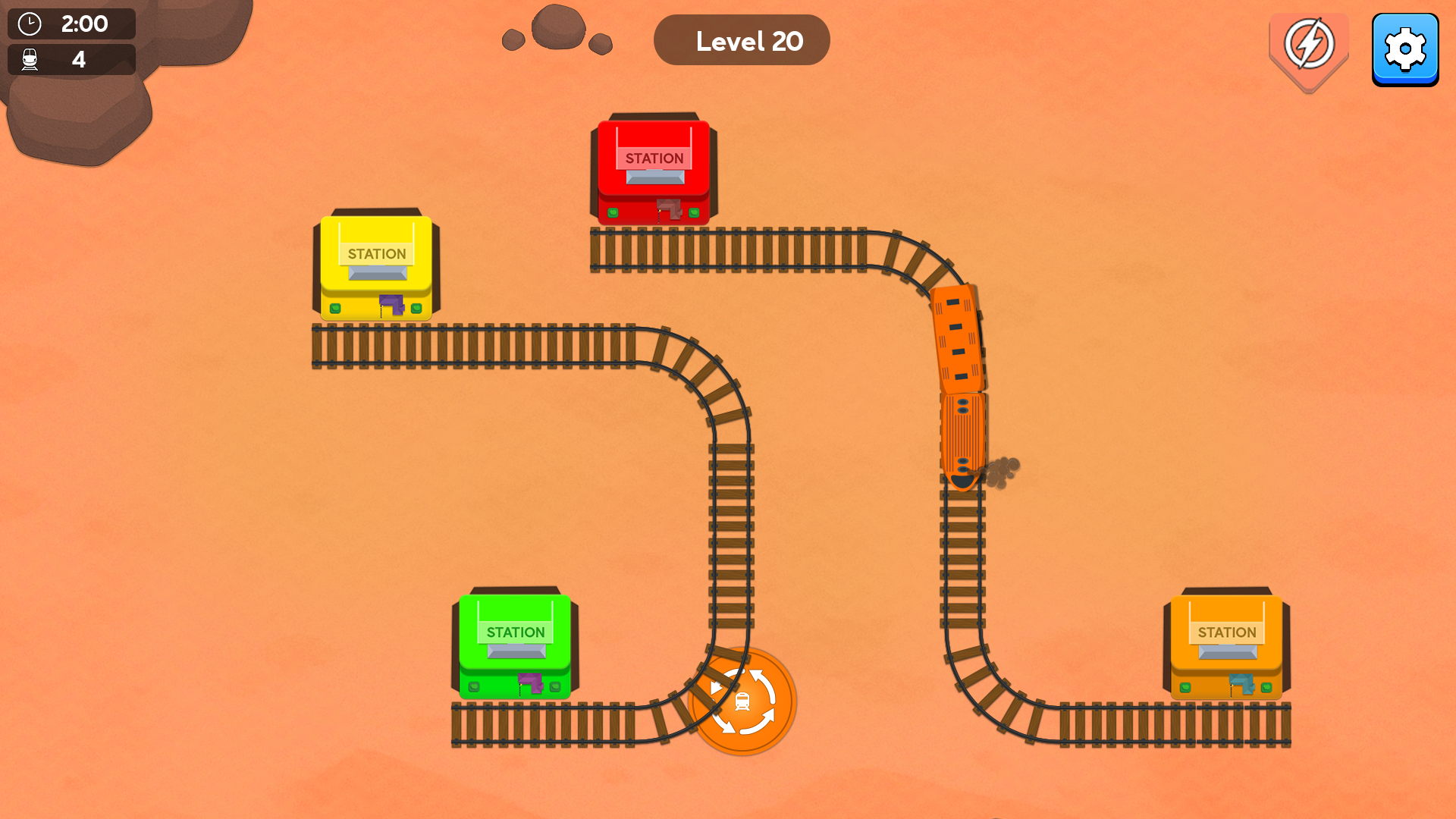
Task: Click the lightning power-up badge
Action: coord(1309,45)
